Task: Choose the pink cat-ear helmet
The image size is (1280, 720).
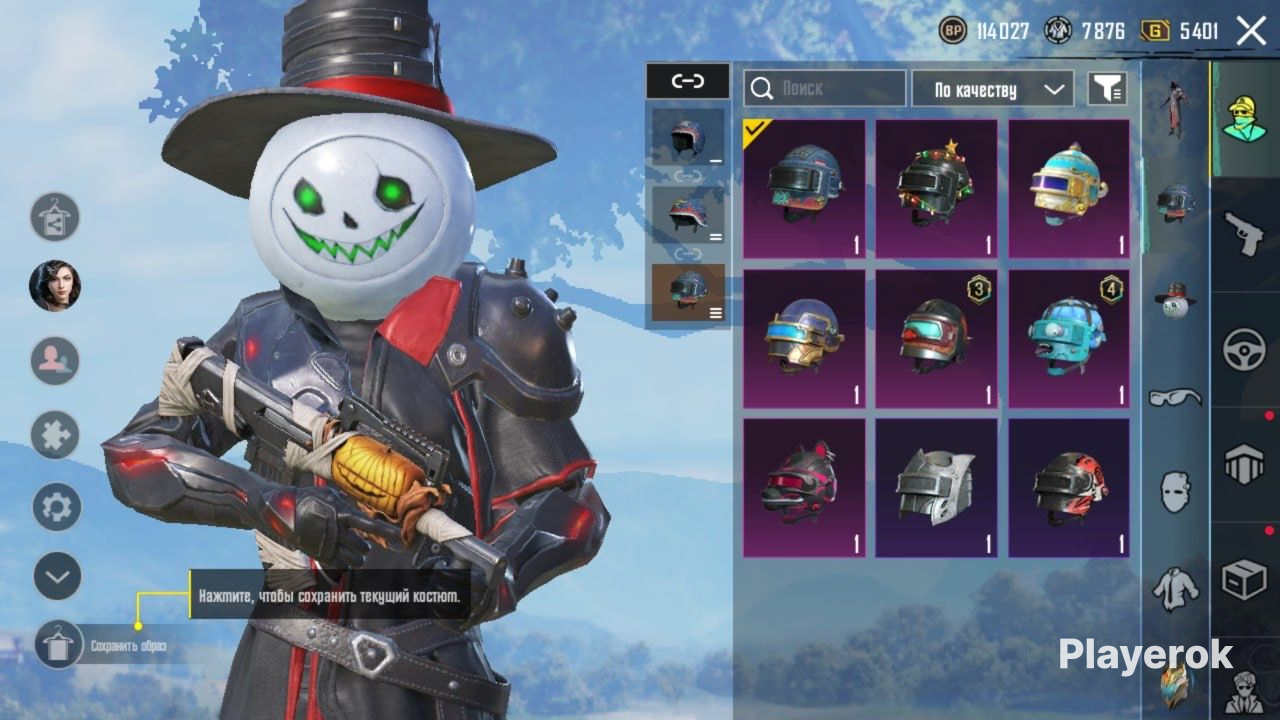Action: (804, 488)
